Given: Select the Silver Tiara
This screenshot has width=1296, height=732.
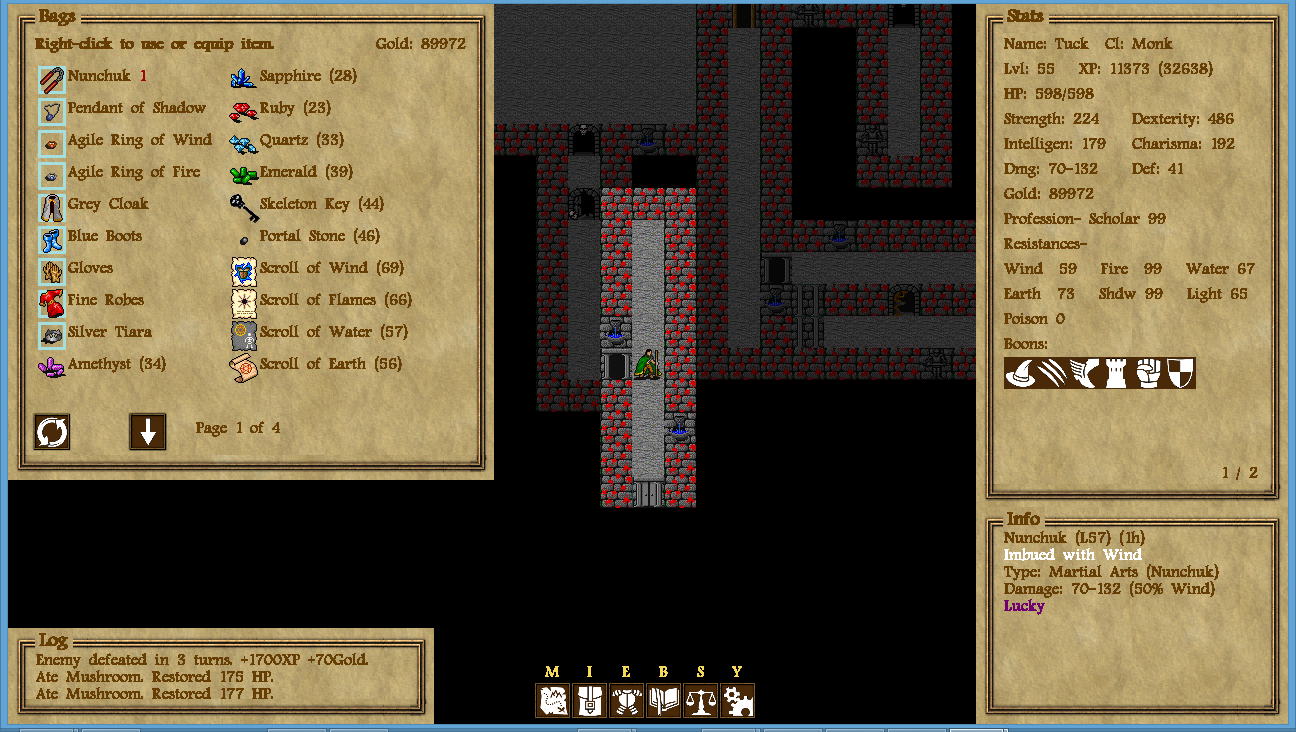Looking at the screenshot, I should pos(109,332).
